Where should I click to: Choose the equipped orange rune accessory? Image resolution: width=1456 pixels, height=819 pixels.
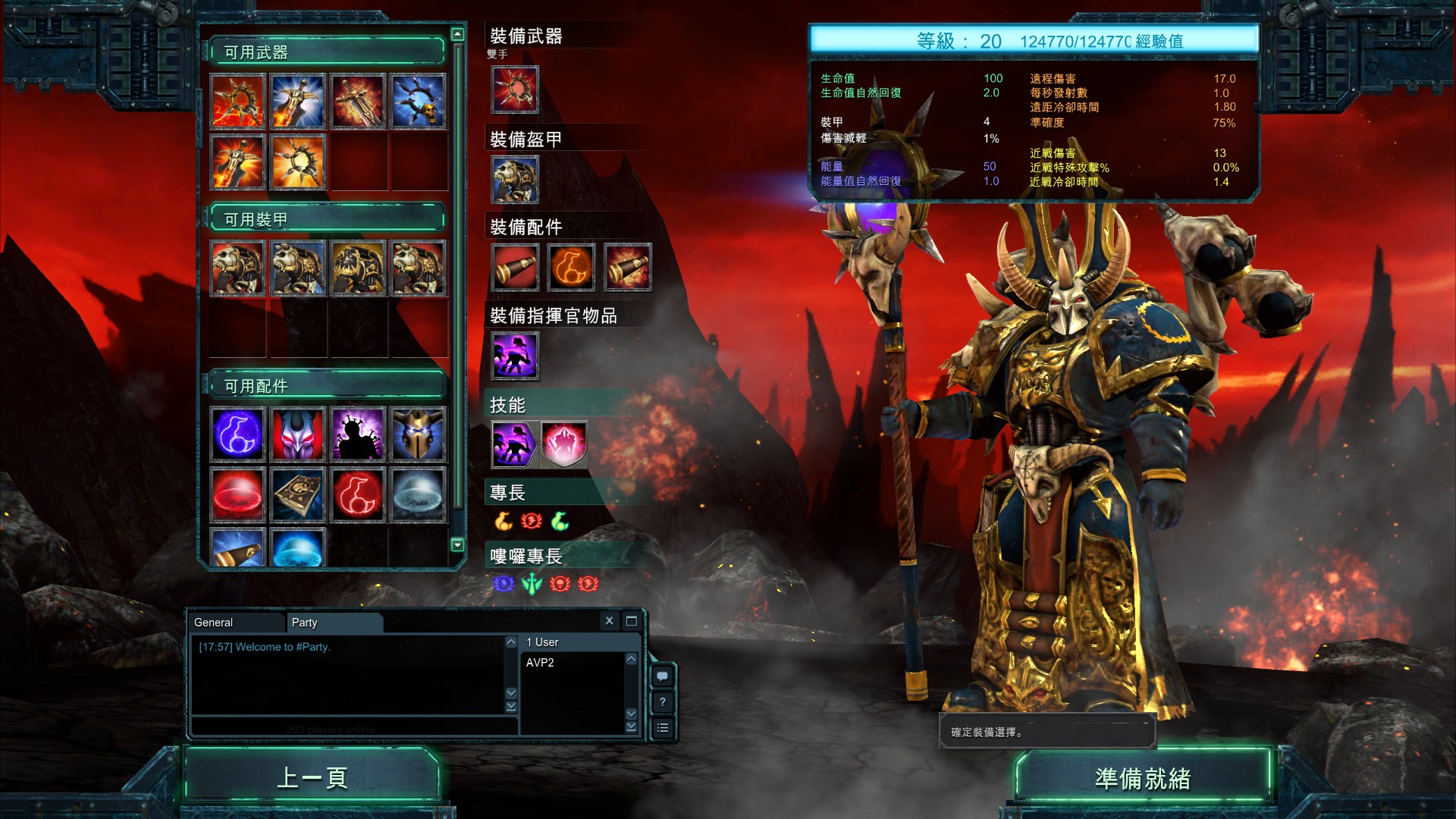coord(572,267)
